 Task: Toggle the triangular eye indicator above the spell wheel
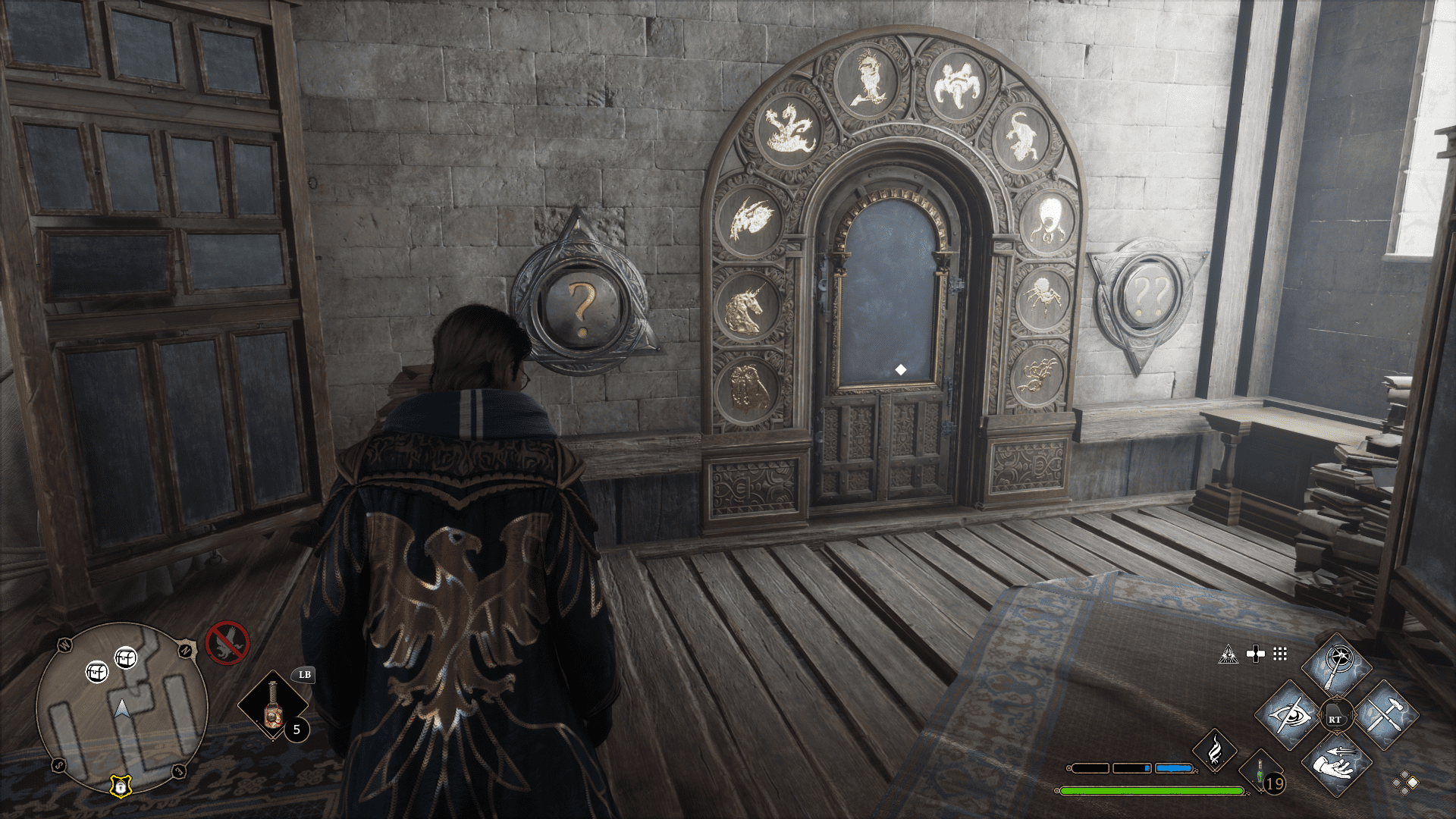[1228, 654]
